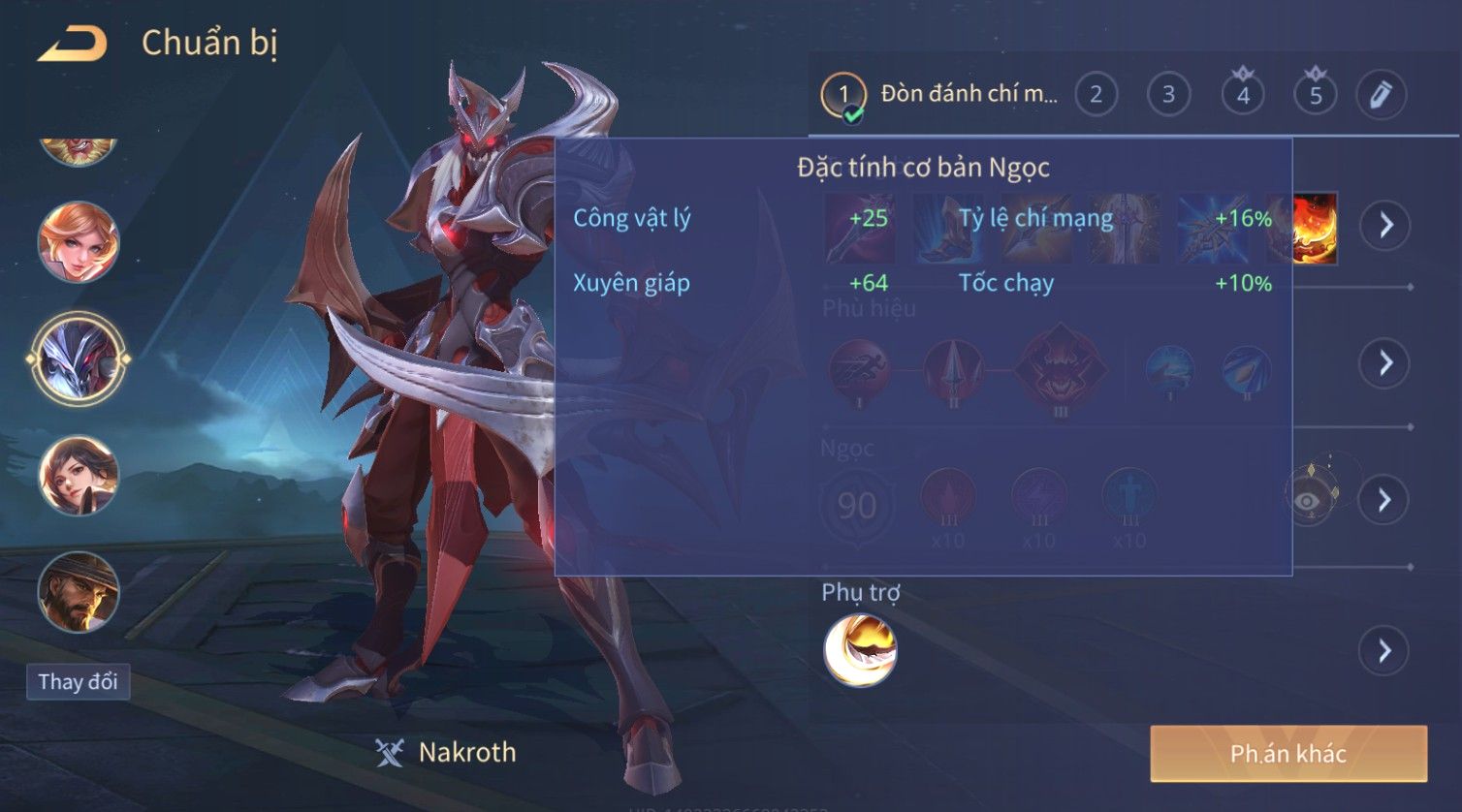This screenshot has height=812, width=1462.
Task: Select the dark-haired female hero portrait
Action: (79, 476)
